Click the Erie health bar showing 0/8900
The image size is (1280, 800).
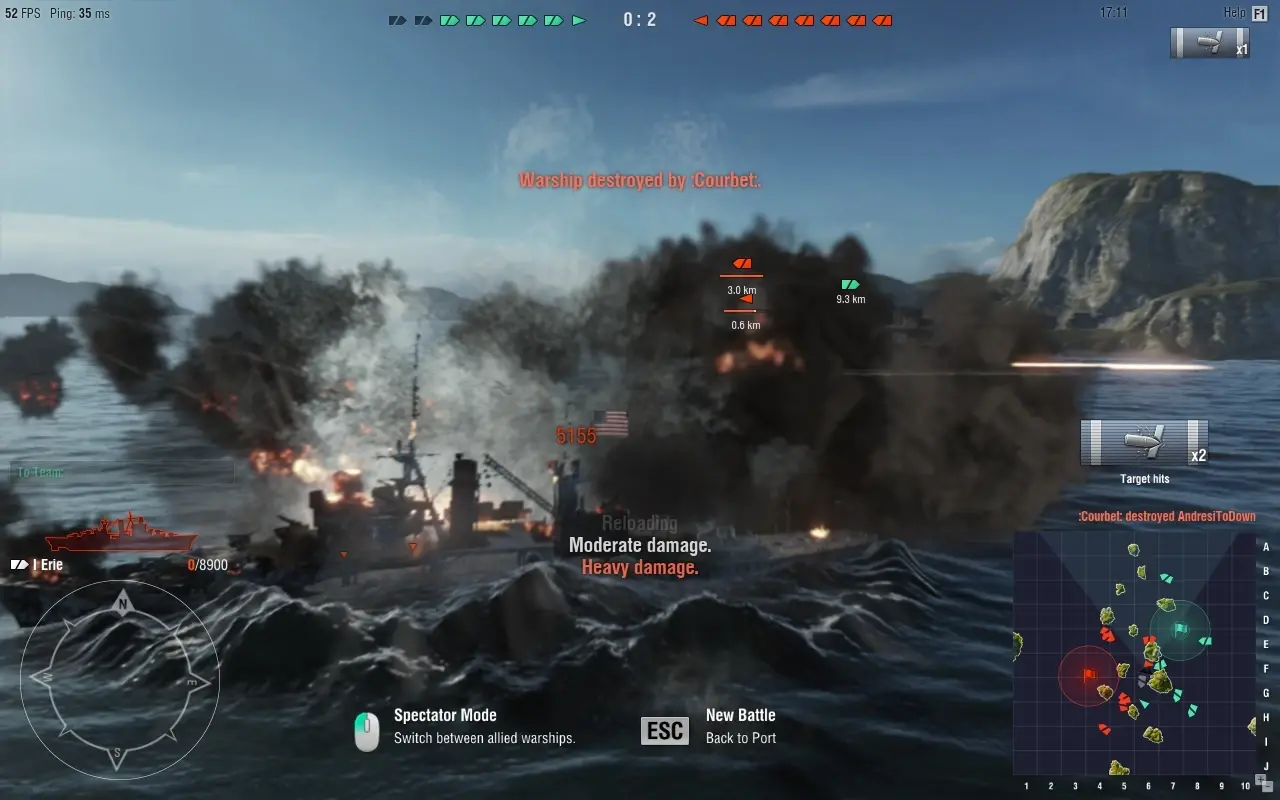coord(210,564)
